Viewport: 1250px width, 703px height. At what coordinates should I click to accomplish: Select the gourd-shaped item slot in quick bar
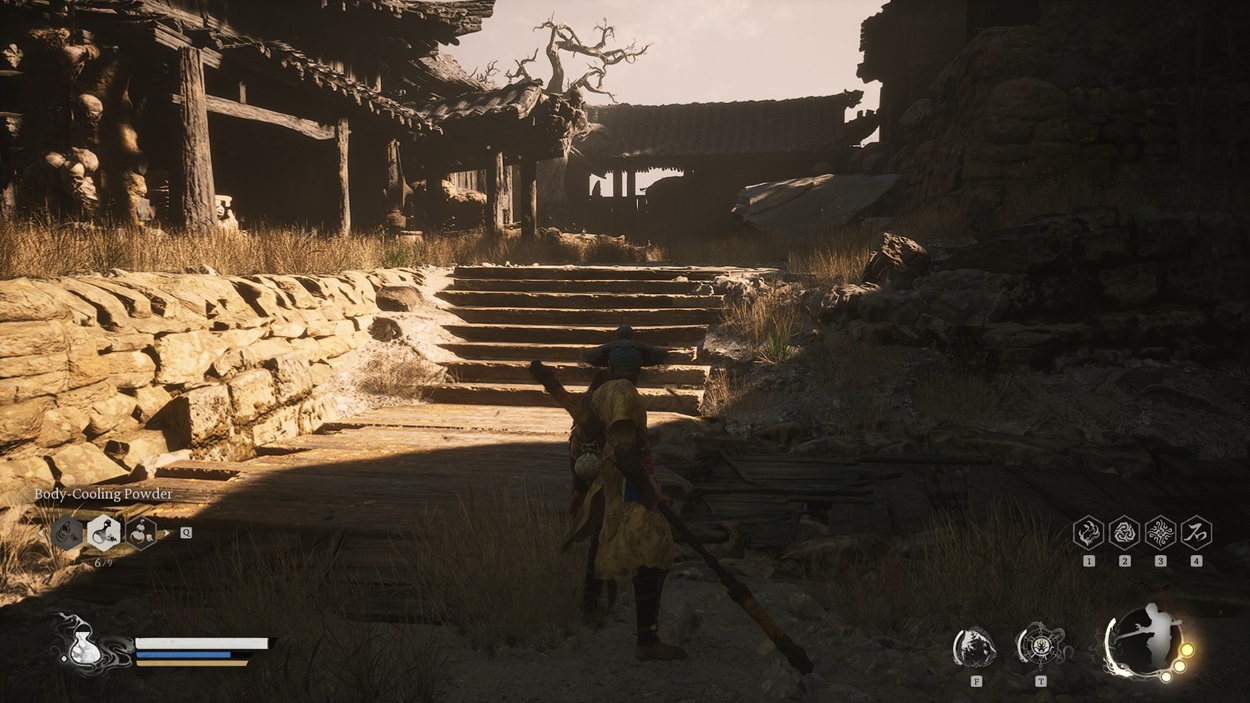pos(141,532)
